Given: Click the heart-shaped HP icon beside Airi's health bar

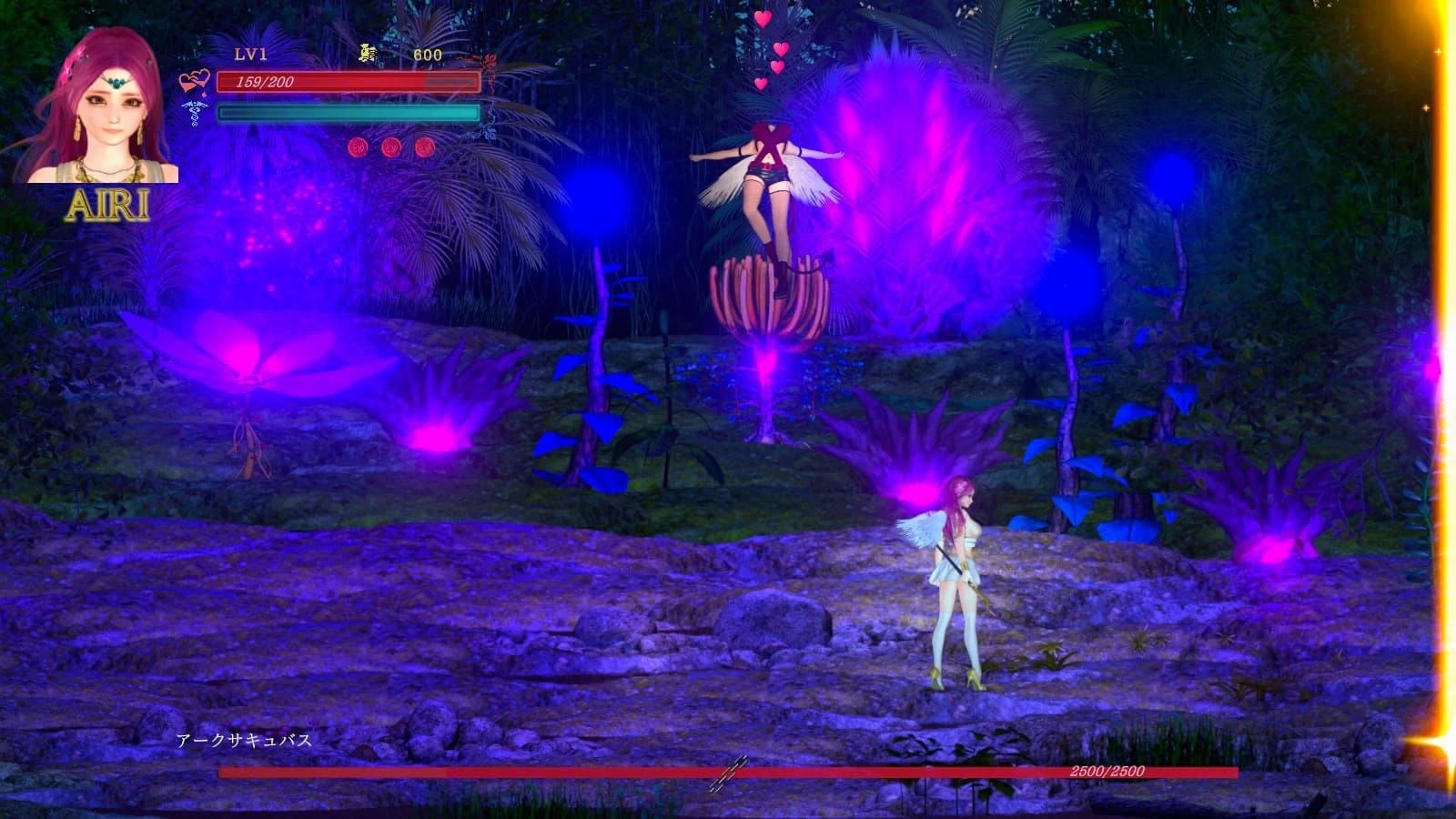Looking at the screenshot, I should point(195,80).
